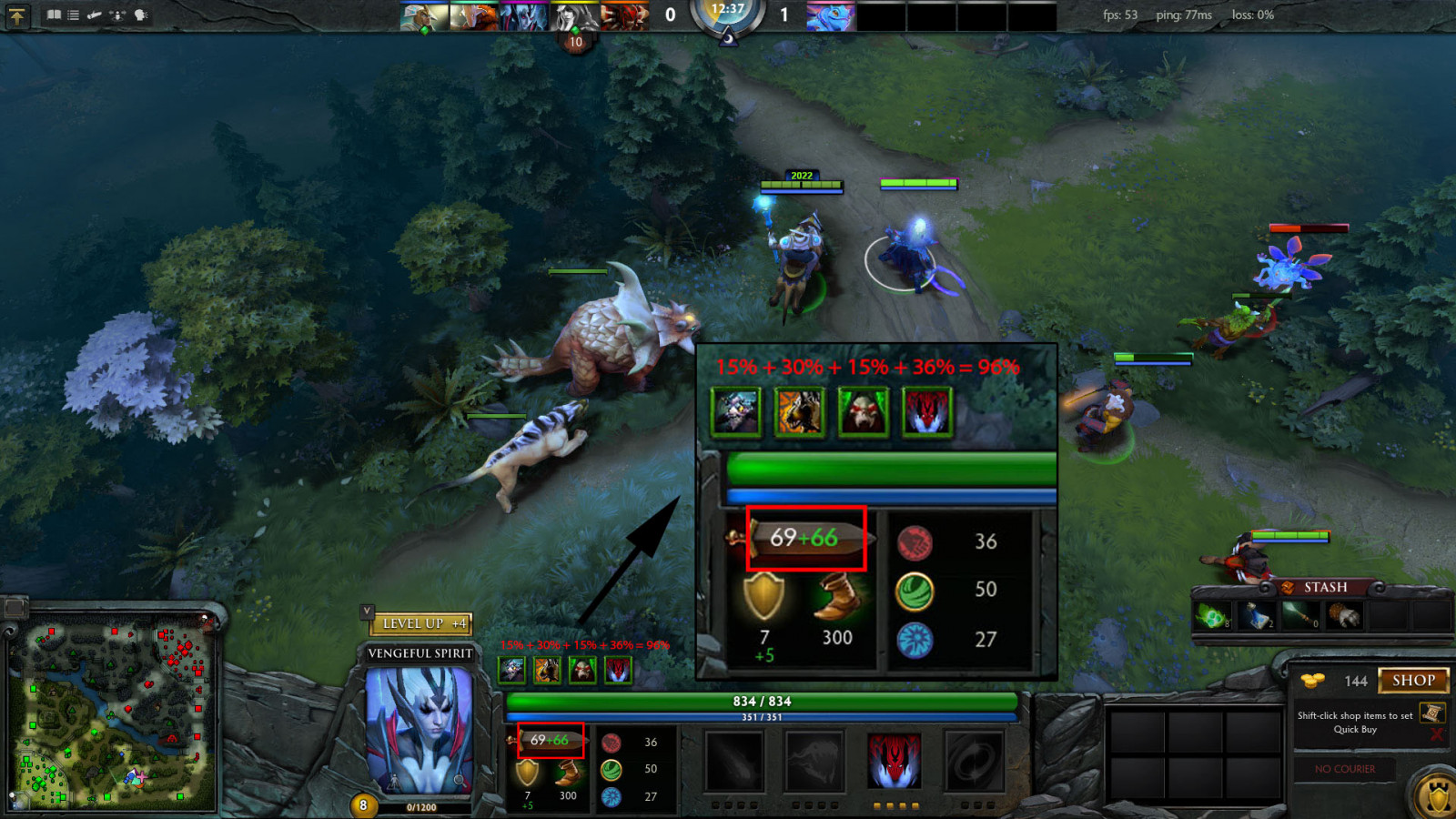Open the scoreboard list icon
This screenshot has height=819, width=1456.
tap(74, 15)
